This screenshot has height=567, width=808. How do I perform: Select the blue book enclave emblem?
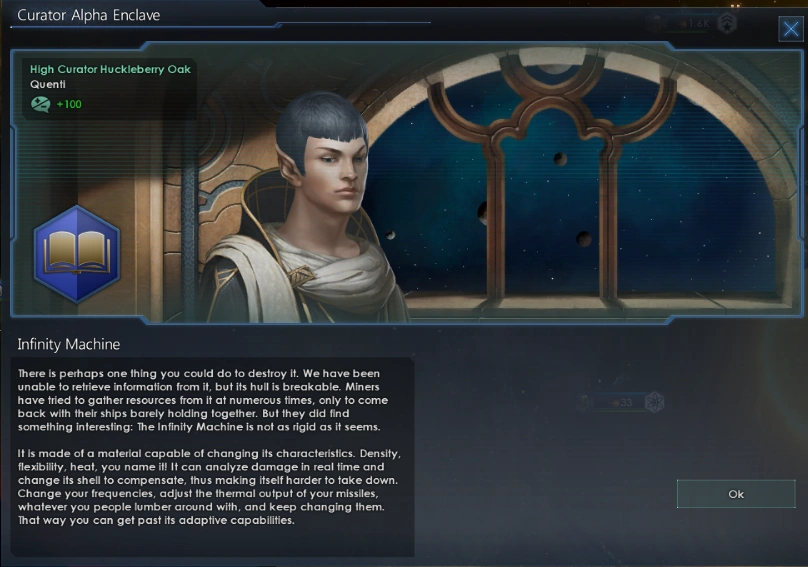[77, 254]
